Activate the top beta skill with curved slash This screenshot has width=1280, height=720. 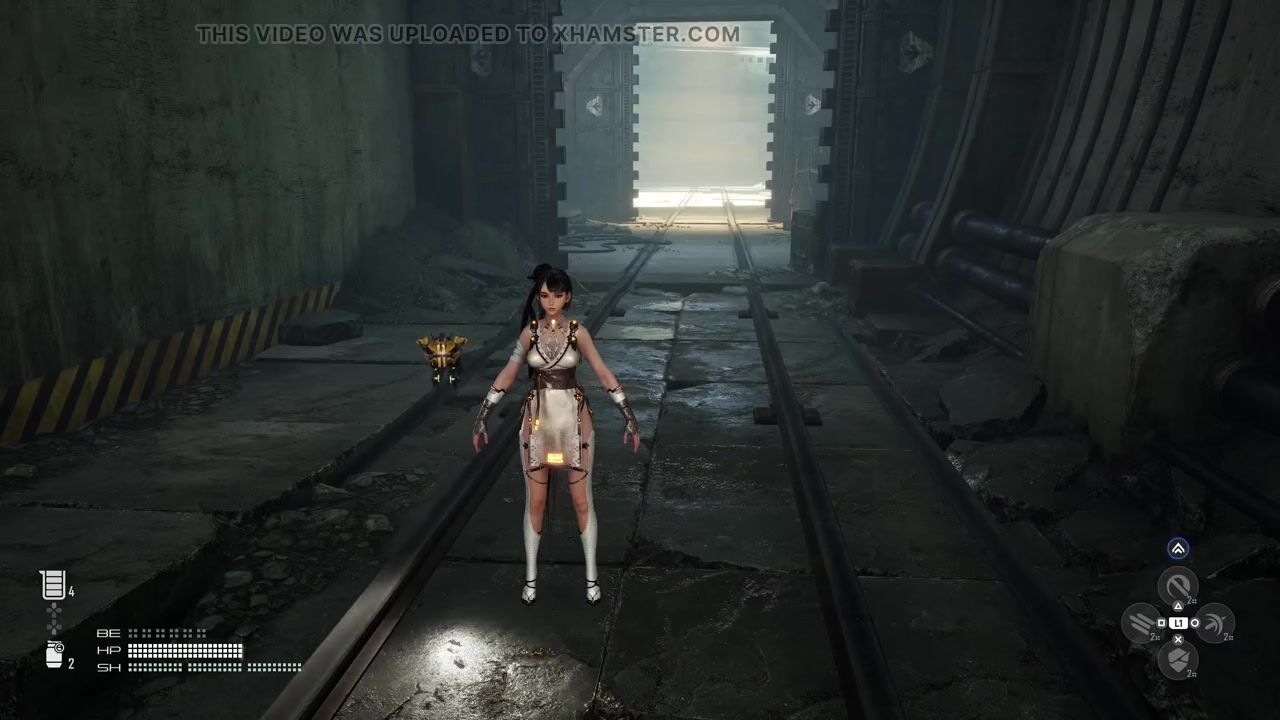(1177, 586)
